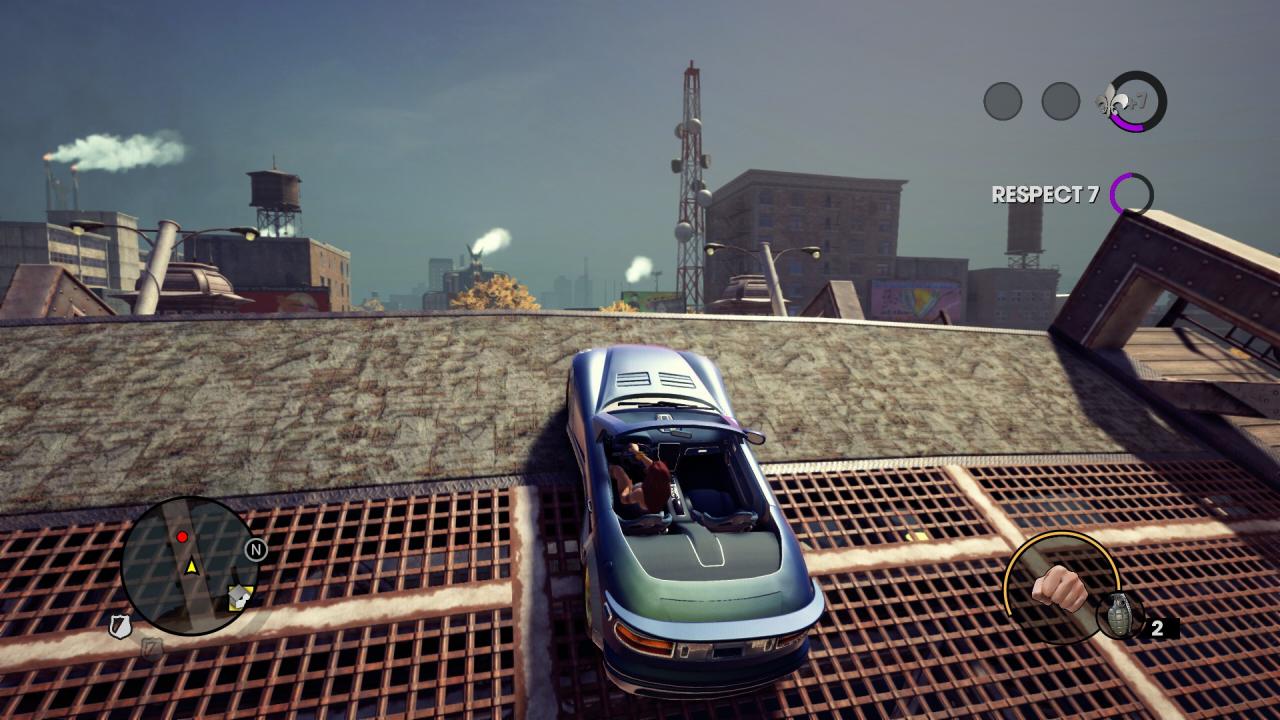1280x720 pixels.
Task: Open the circular minimap
Action: (x=189, y=565)
